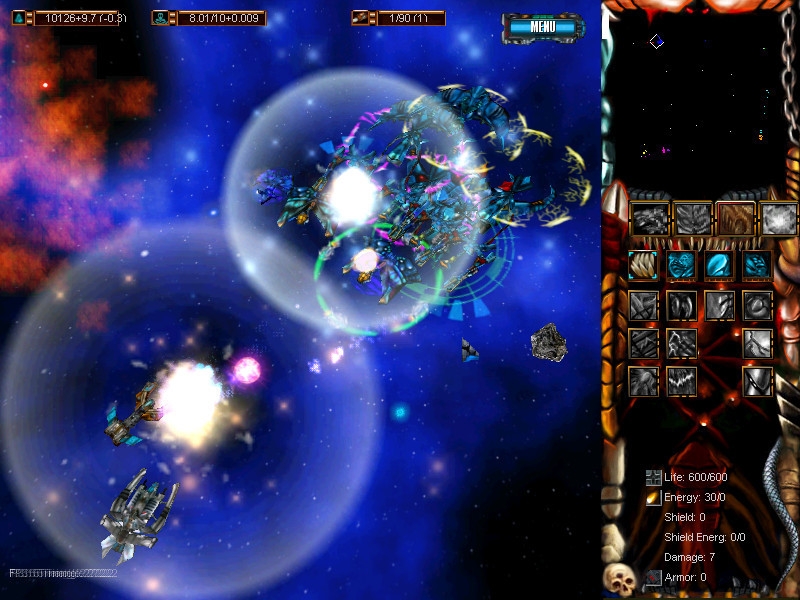This screenshot has width=800, height=600.
Task: Switch to the brown-highlighted category tab
Action: click(736, 218)
